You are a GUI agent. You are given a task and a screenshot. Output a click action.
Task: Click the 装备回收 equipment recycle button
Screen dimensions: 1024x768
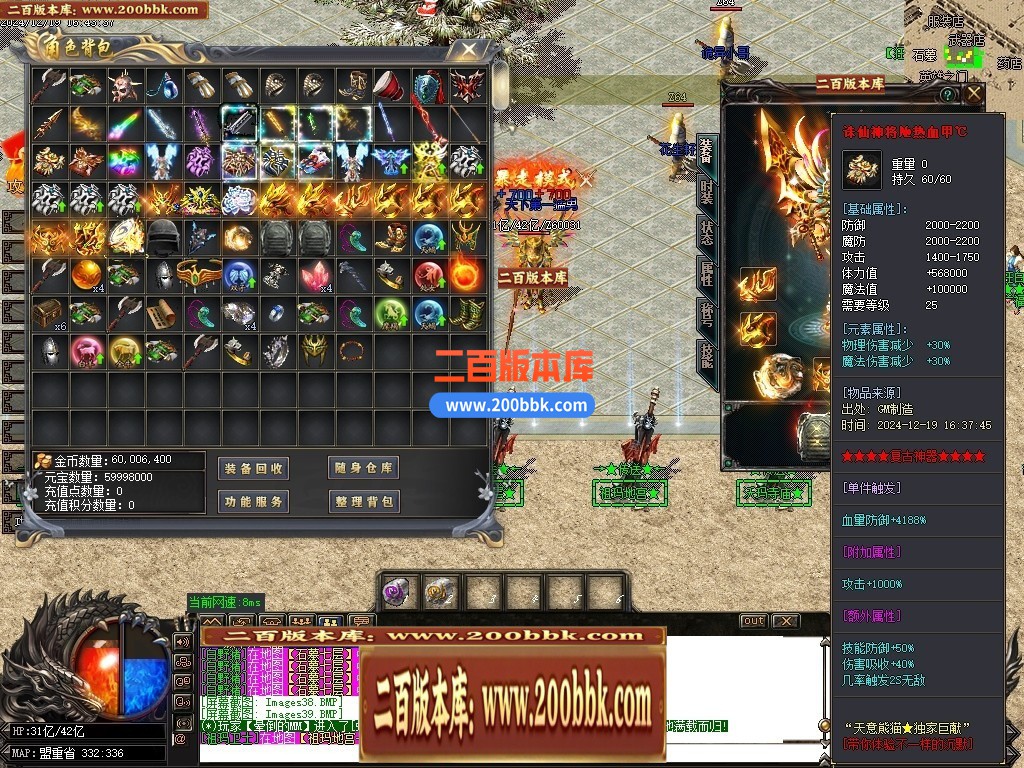(253, 468)
